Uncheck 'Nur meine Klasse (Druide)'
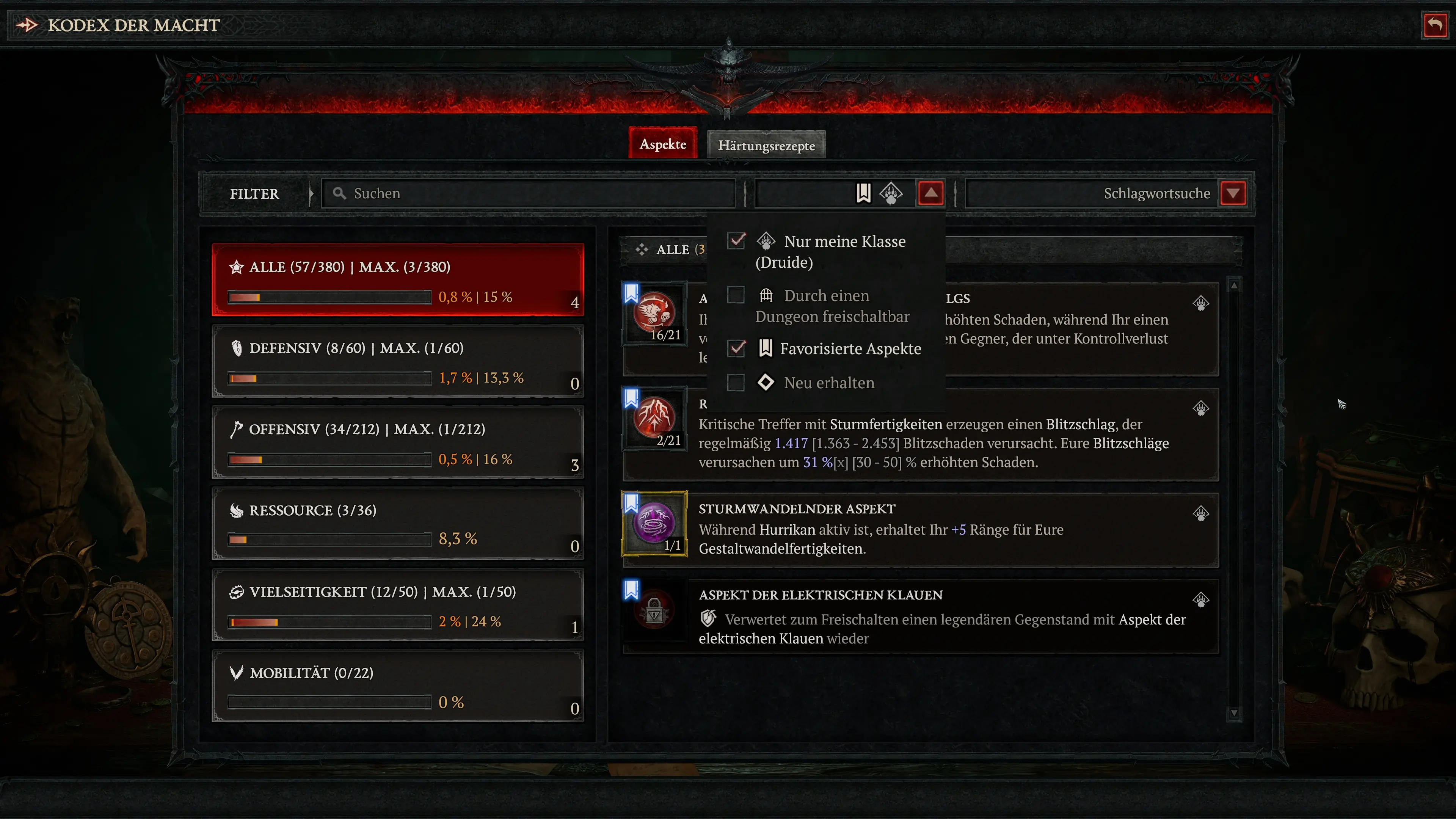This screenshot has height=819, width=1456. point(736,241)
